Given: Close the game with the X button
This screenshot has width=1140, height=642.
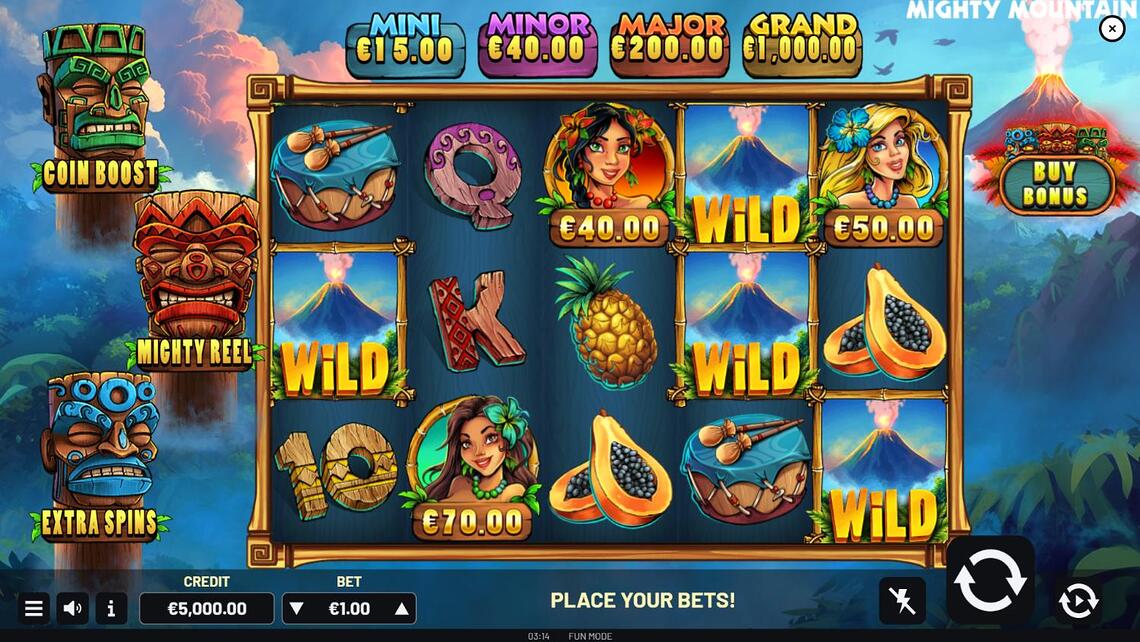Looking at the screenshot, I should [x=1112, y=29].
